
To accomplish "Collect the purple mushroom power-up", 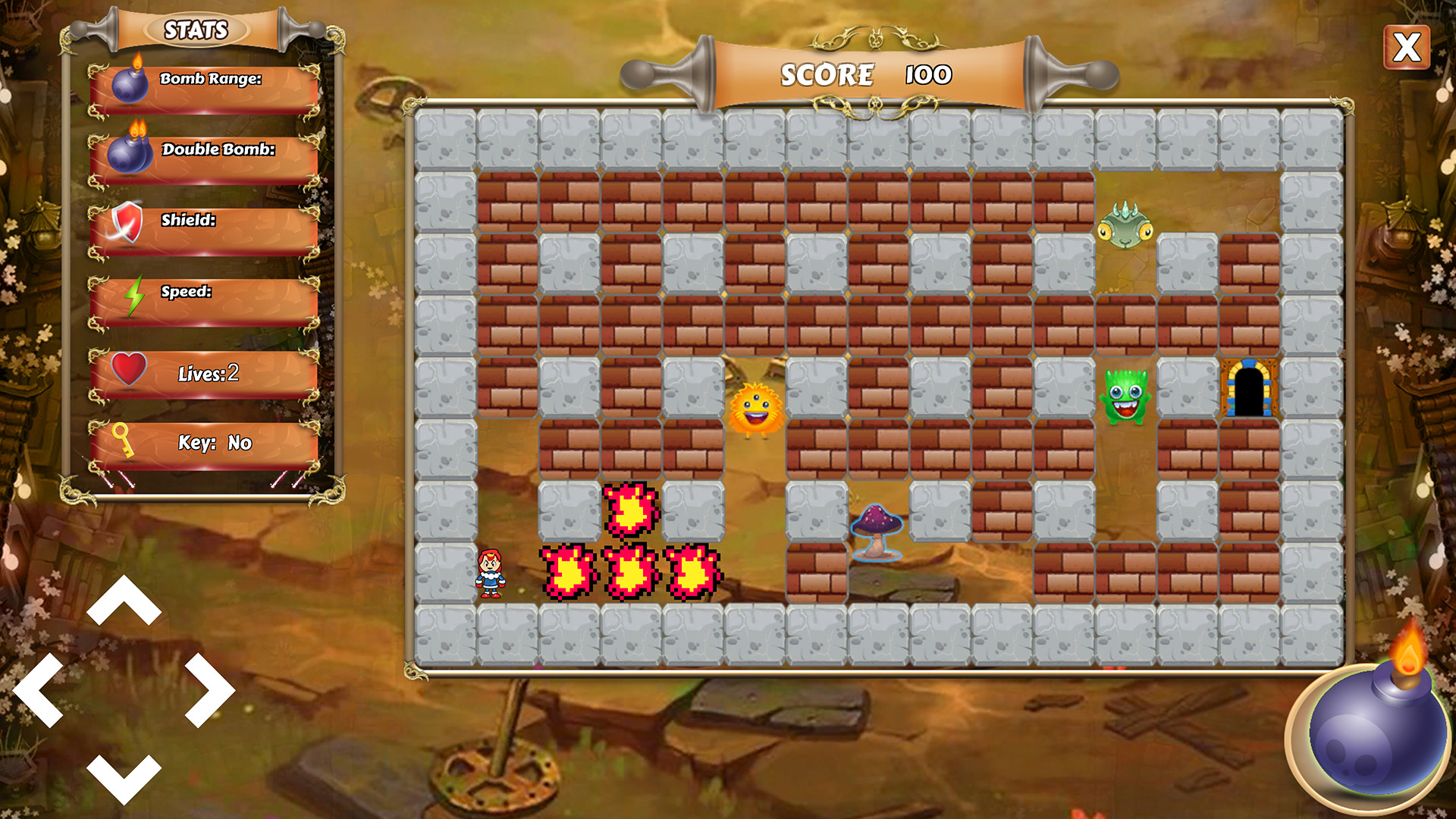I will tap(876, 531).
